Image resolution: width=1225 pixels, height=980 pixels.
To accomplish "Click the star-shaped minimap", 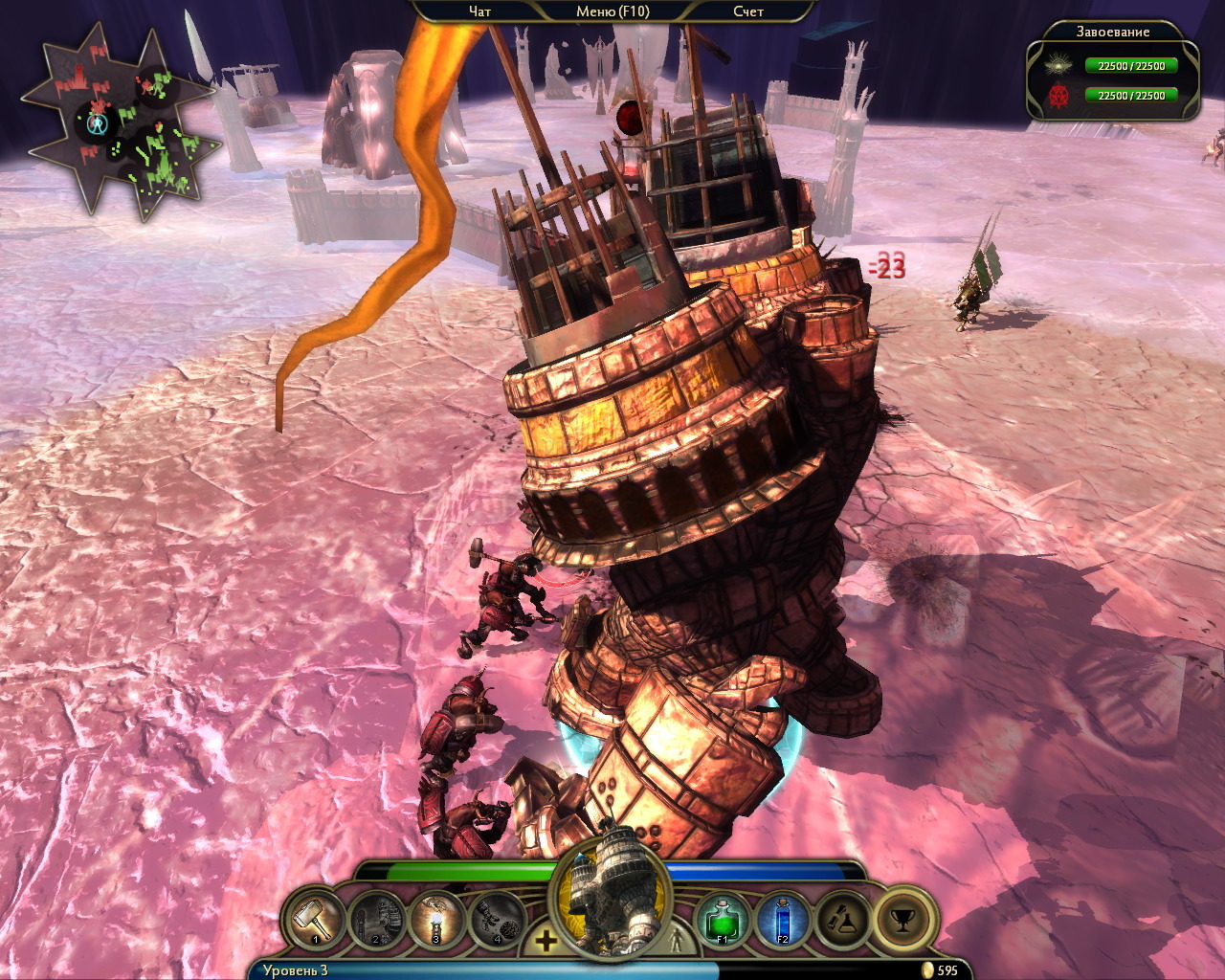I will pyautogui.click(x=120, y=124).
